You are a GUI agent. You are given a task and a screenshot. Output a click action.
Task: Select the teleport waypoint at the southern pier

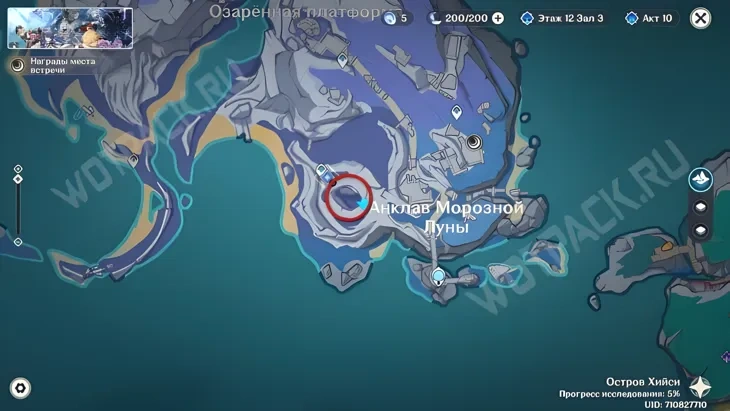pos(437,276)
